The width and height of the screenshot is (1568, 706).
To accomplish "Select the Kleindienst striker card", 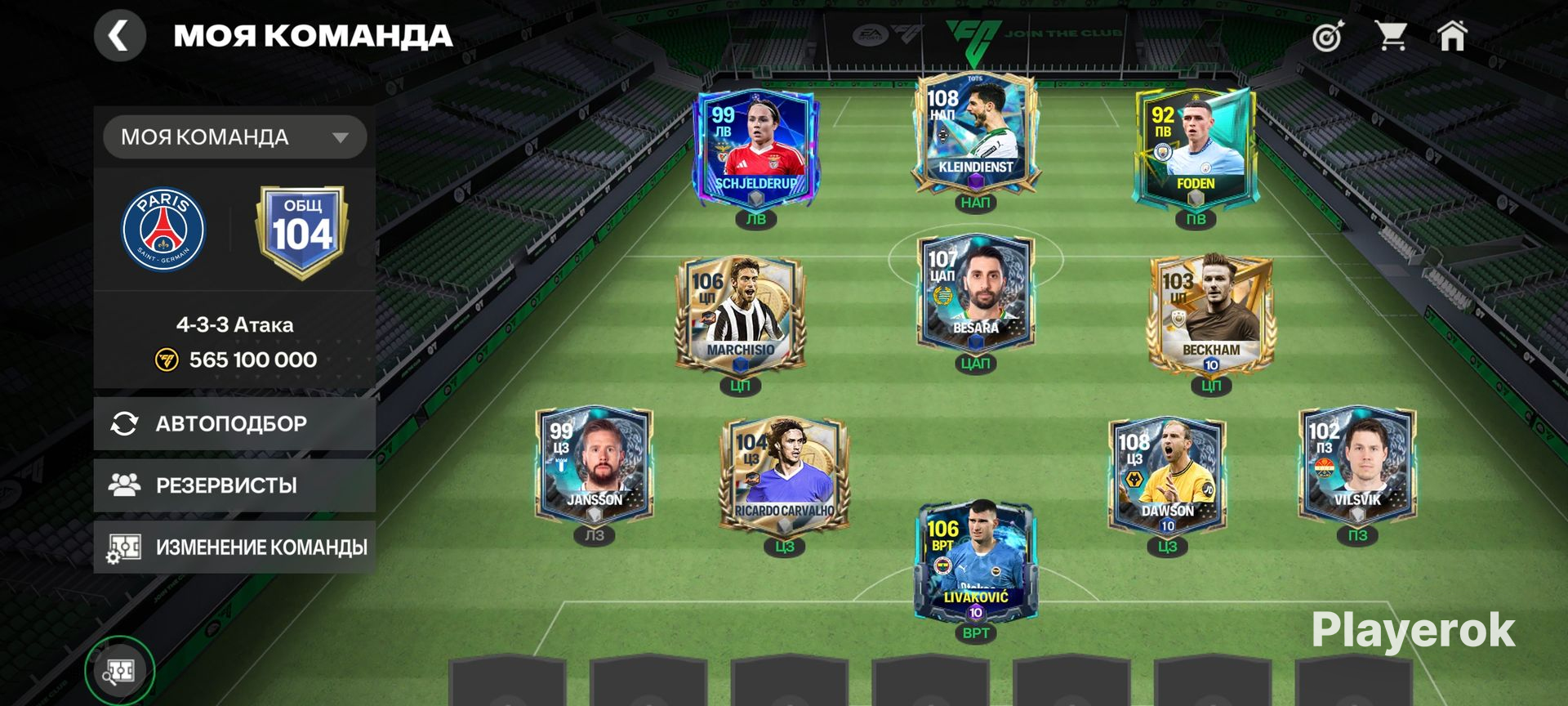I will coord(975,135).
